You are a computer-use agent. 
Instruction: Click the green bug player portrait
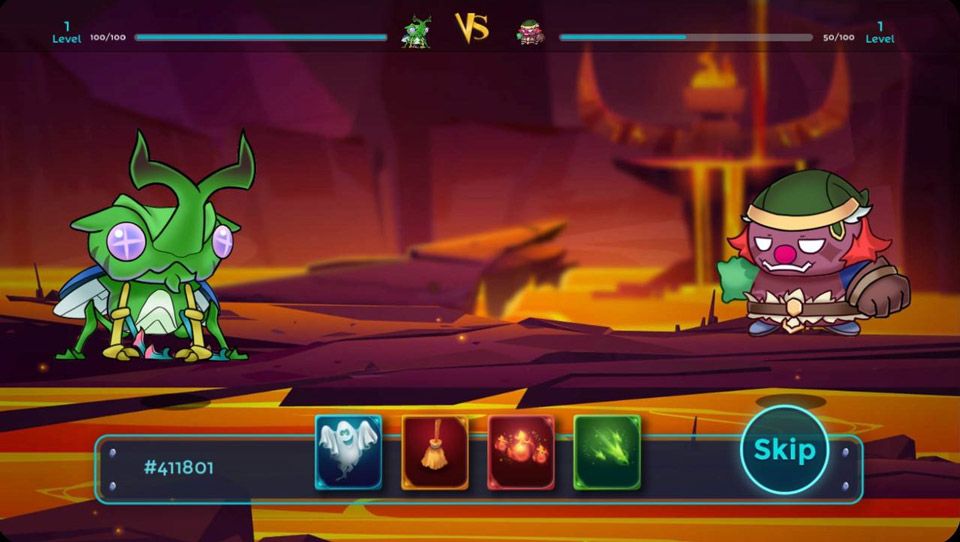point(416,31)
